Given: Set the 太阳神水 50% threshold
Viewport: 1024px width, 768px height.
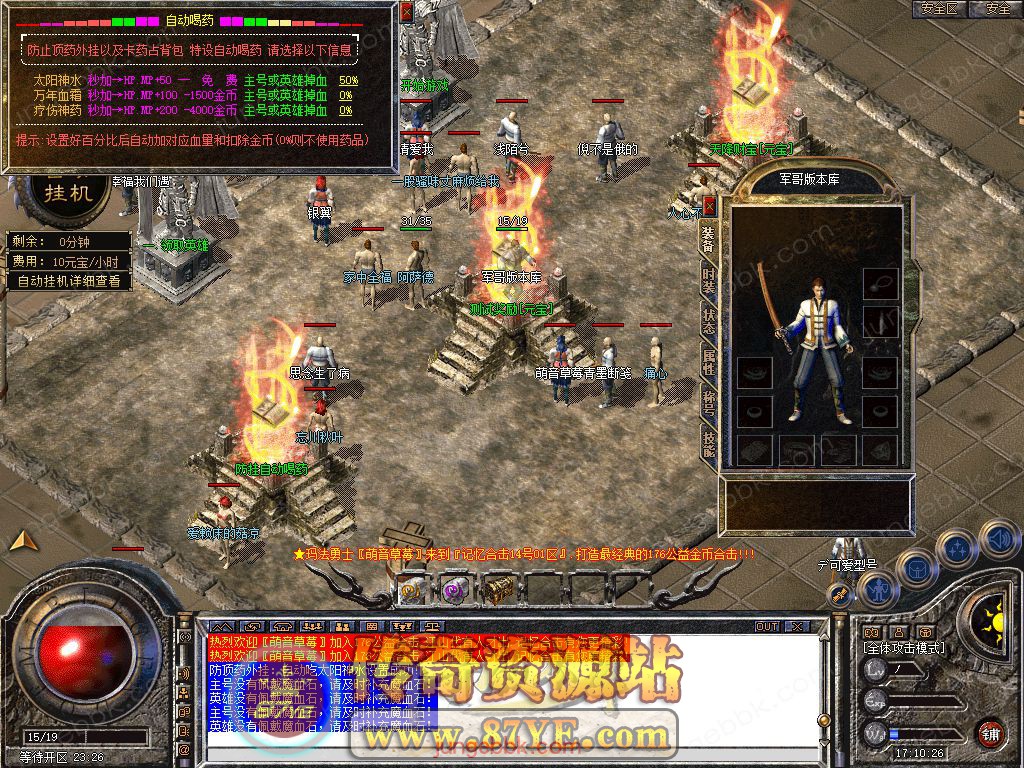Looking at the screenshot, I should [349, 80].
